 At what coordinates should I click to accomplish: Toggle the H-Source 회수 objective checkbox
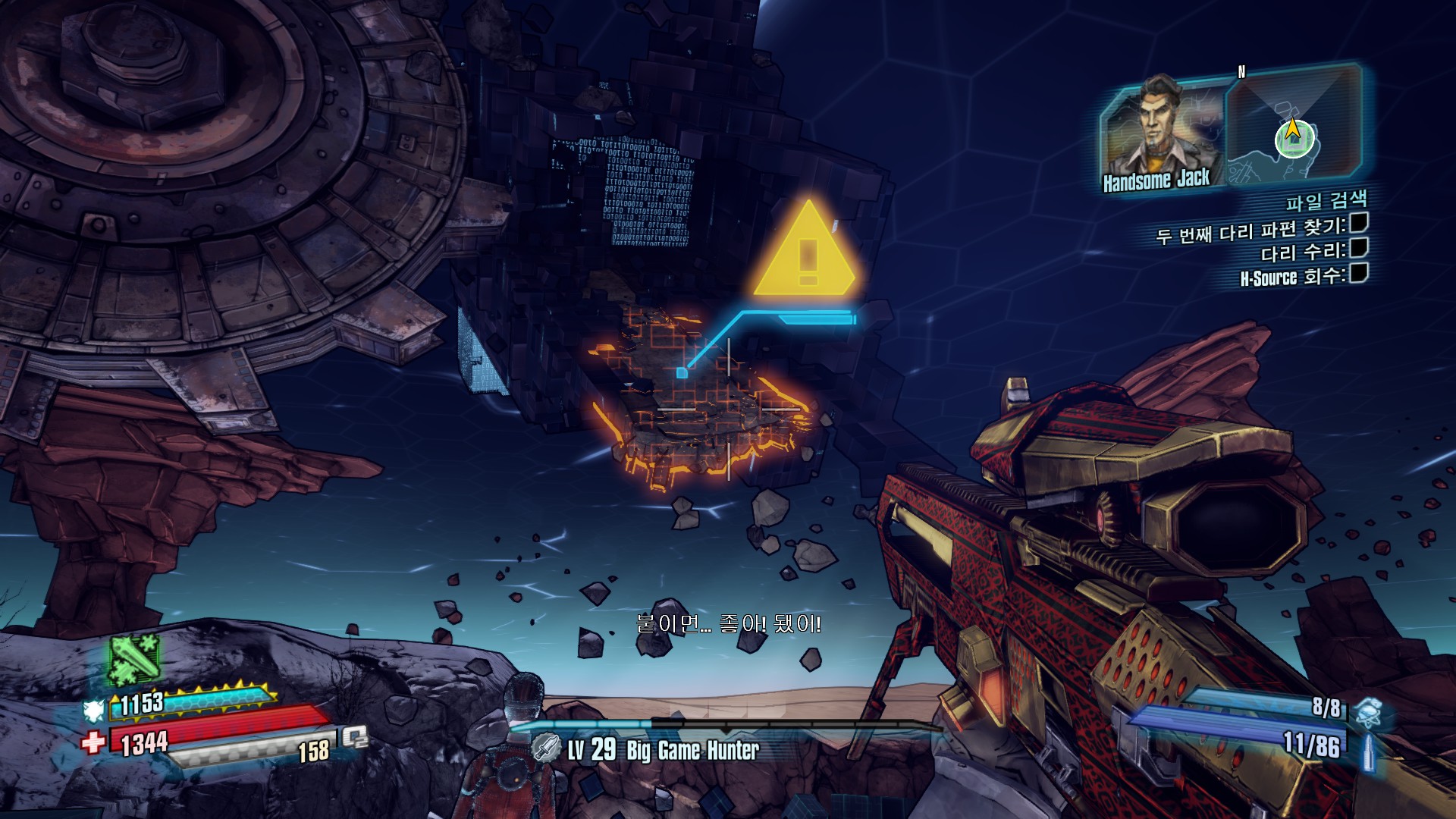[x=1358, y=273]
